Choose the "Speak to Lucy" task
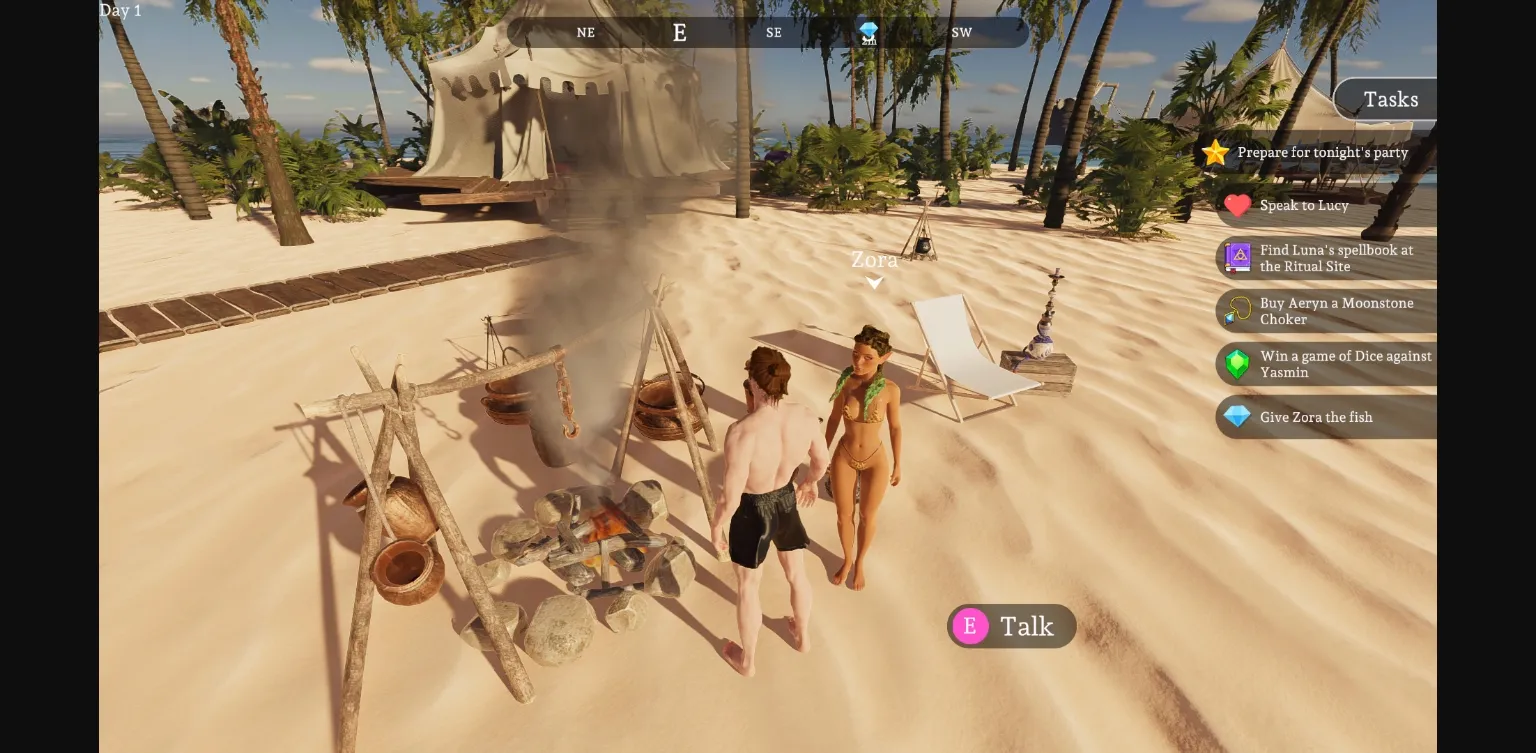The image size is (1536, 753). tap(1303, 206)
